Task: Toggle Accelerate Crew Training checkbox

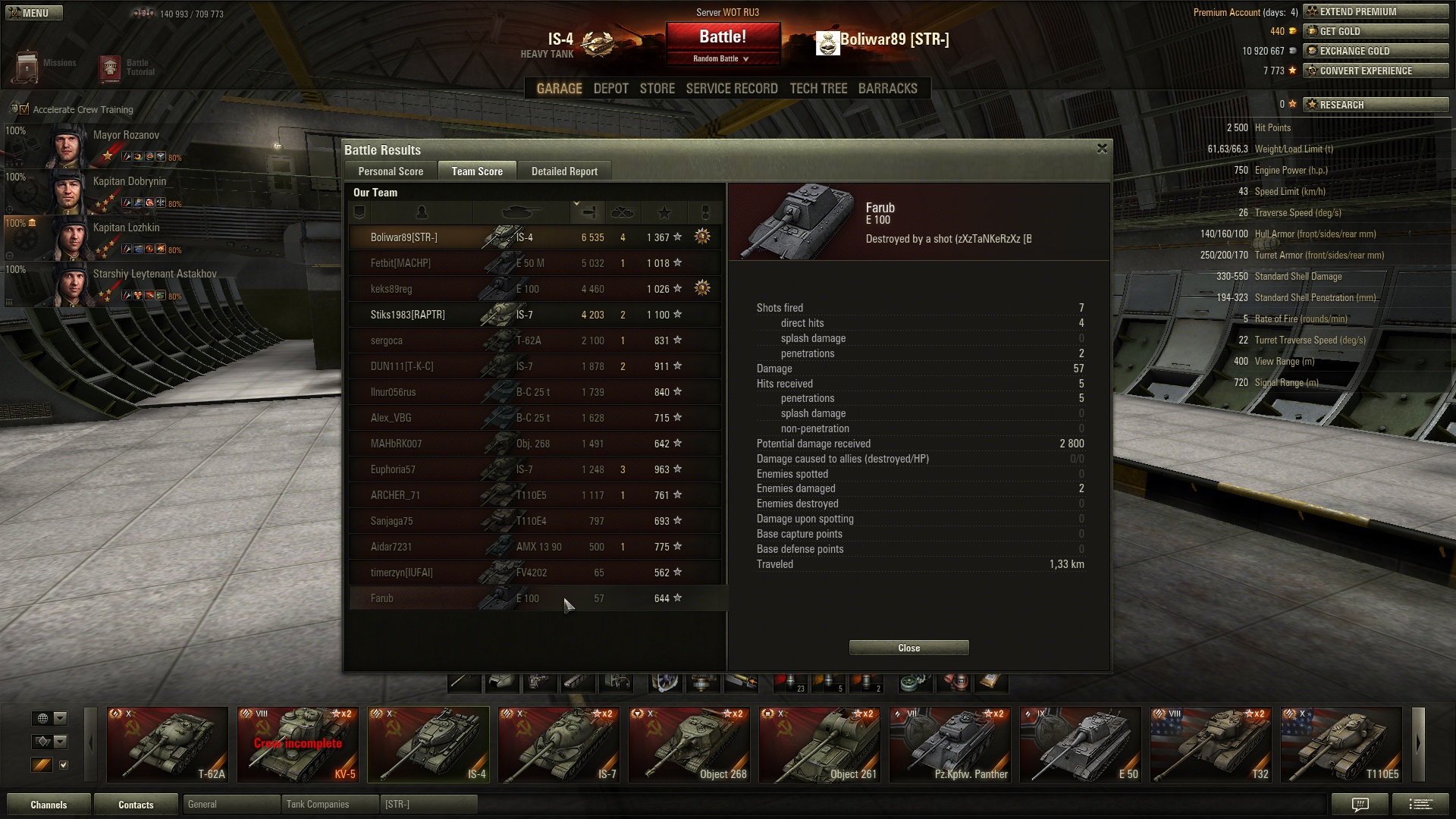Action: click(x=24, y=109)
